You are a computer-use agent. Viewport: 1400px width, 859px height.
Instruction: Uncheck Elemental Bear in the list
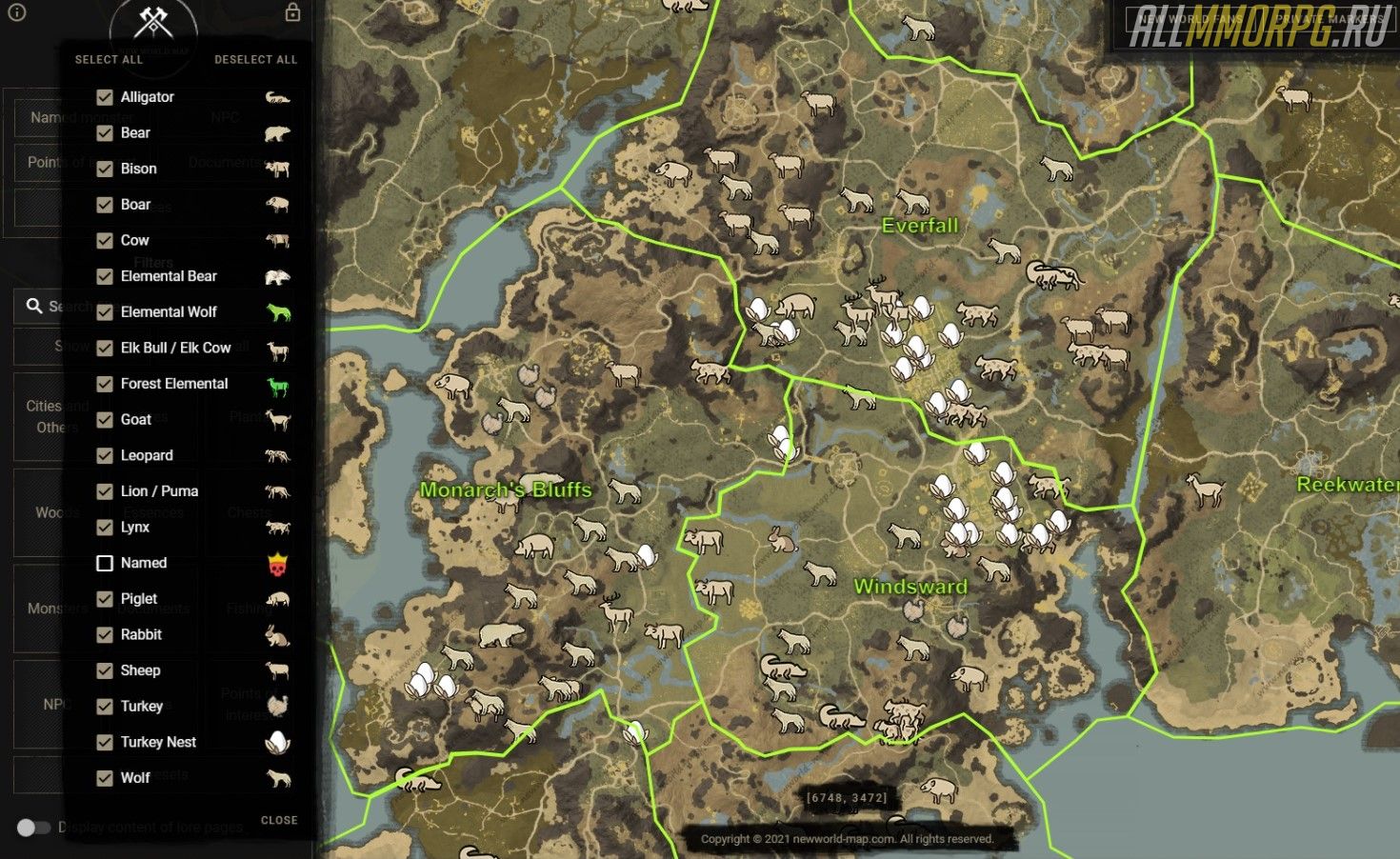pos(105,276)
